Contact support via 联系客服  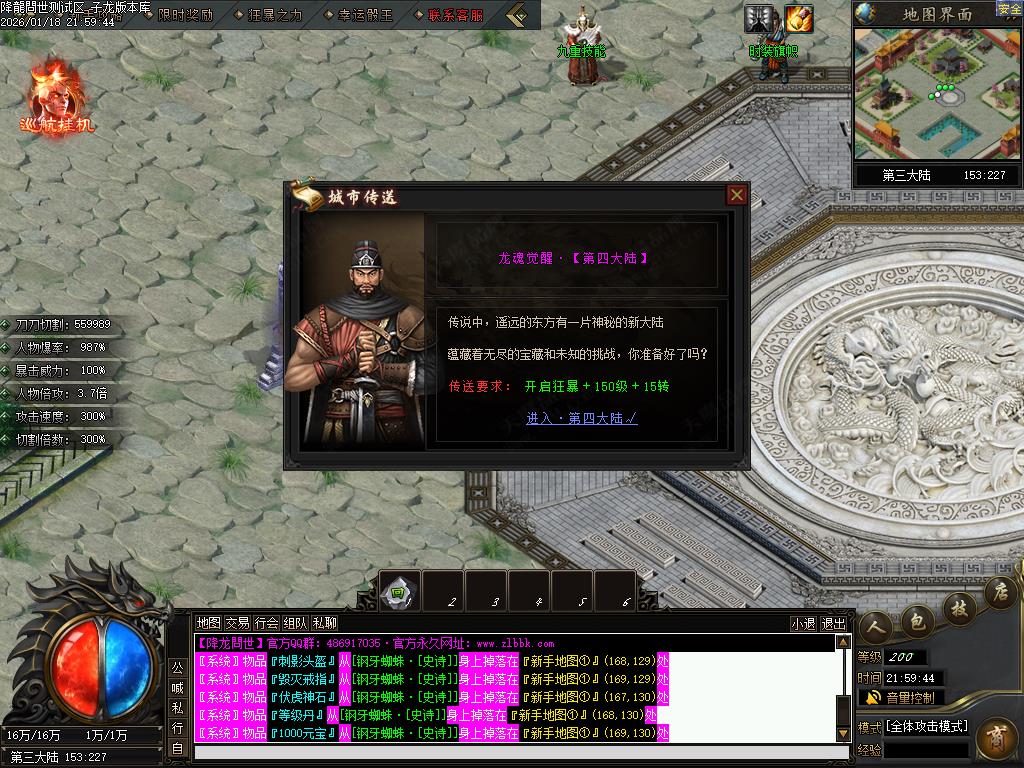tap(455, 15)
